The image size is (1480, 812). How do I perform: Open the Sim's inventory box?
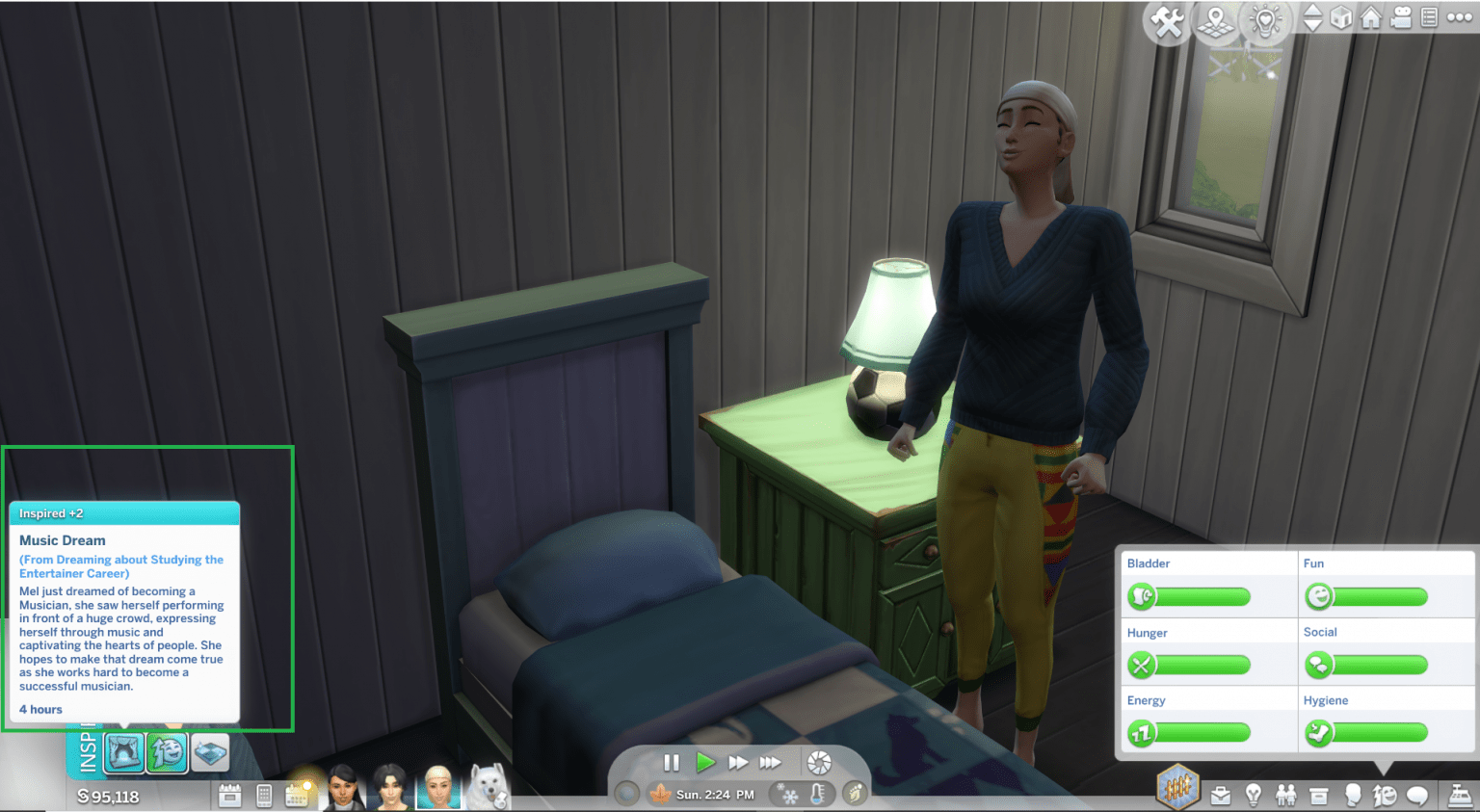coord(1318,797)
